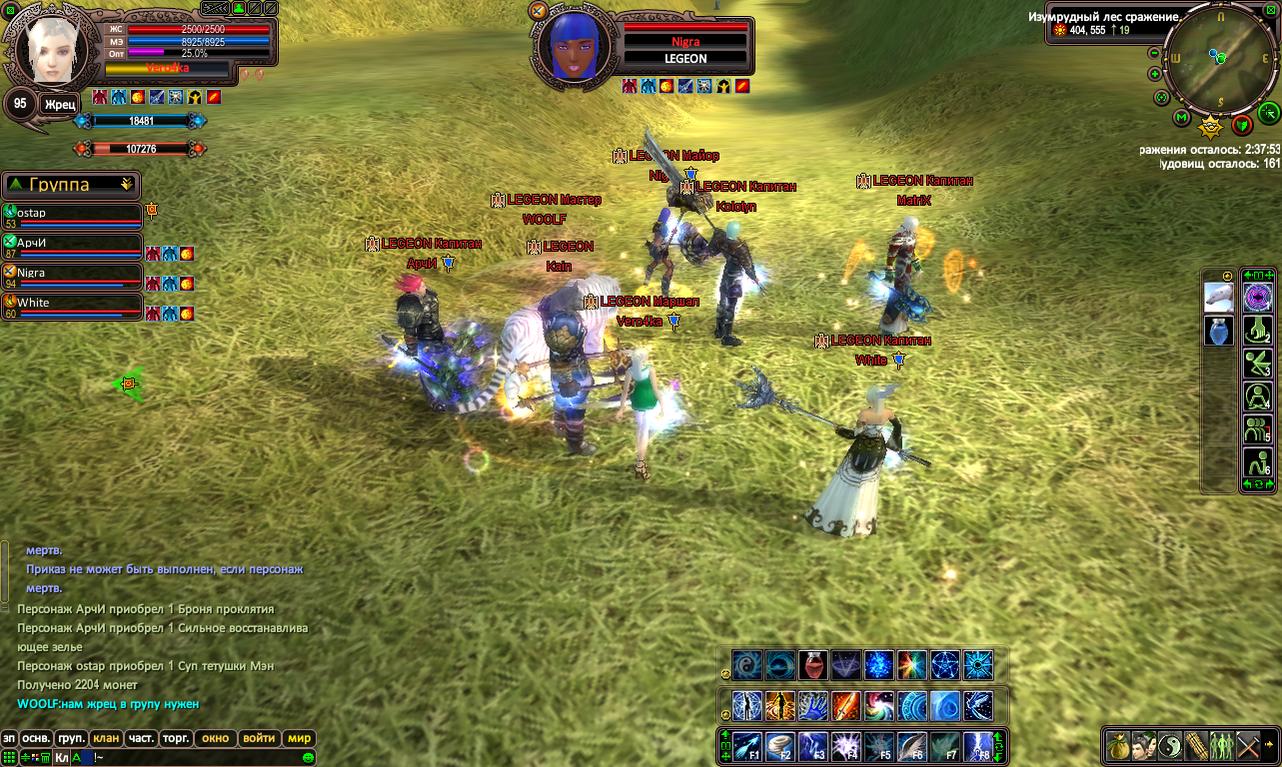Activate the F2 tornado skill
The height and width of the screenshot is (767, 1282).
779,746
